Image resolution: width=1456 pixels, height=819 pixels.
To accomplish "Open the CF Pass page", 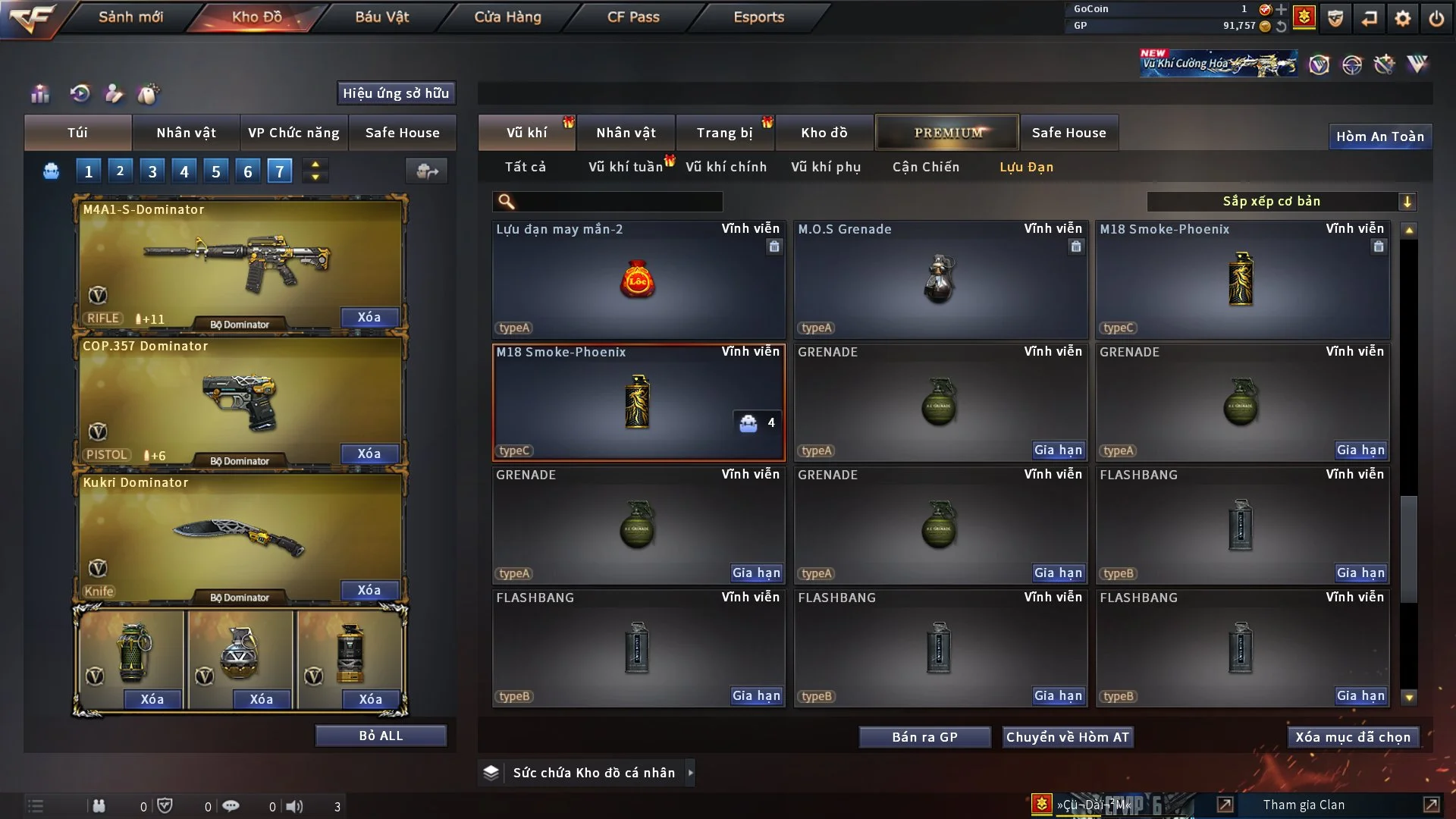I will point(633,17).
